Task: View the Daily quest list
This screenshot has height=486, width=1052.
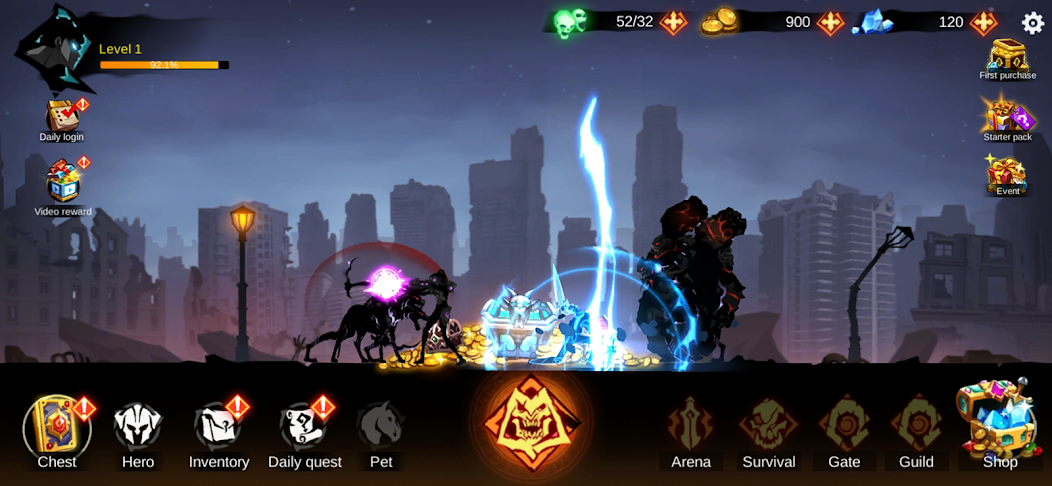Action: pyautogui.click(x=303, y=430)
